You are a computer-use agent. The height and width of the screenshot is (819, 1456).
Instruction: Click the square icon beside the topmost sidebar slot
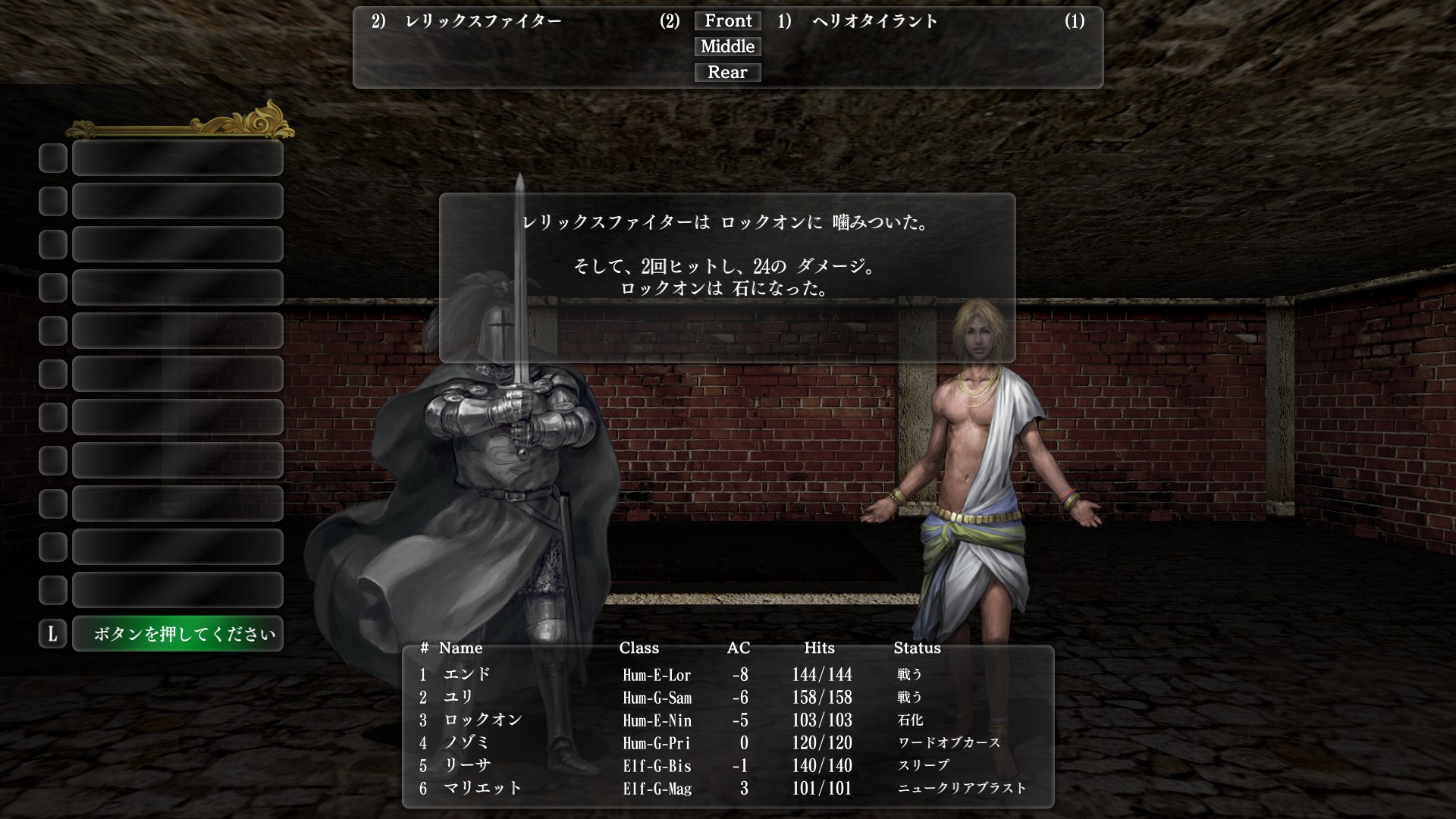[x=52, y=158]
